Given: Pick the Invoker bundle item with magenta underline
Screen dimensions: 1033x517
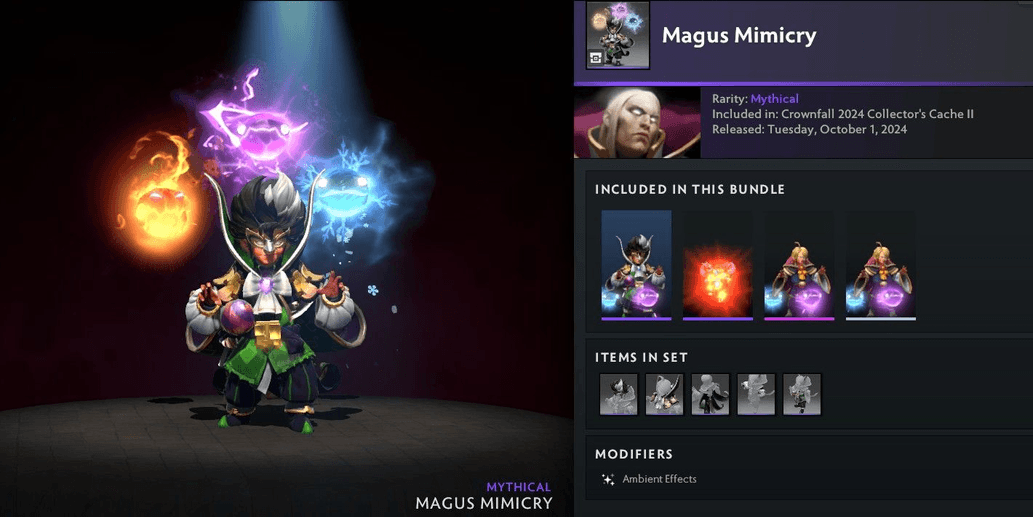Looking at the screenshot, I should pyautogui.click(x=799, y=264).
